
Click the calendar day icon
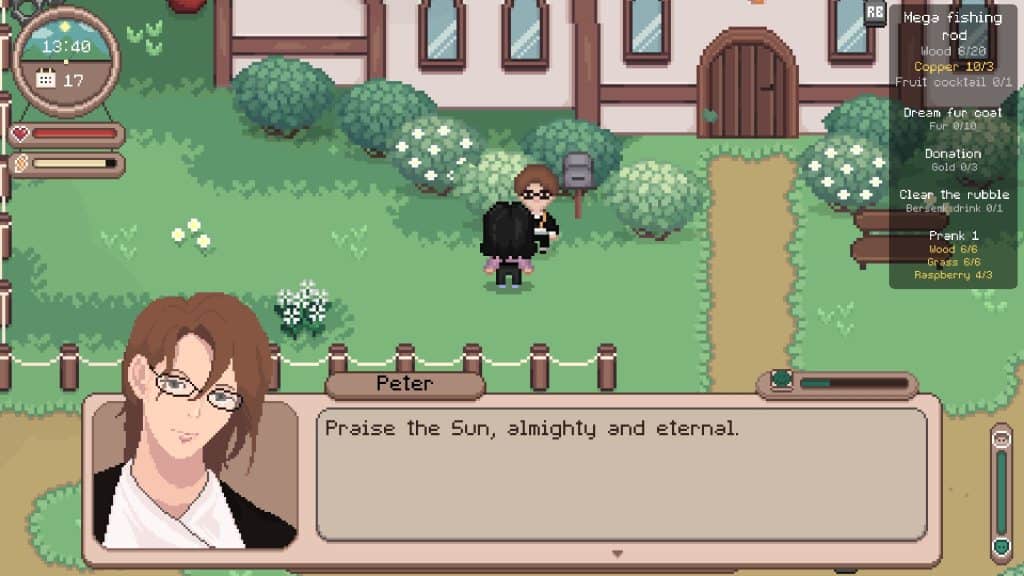46,79
